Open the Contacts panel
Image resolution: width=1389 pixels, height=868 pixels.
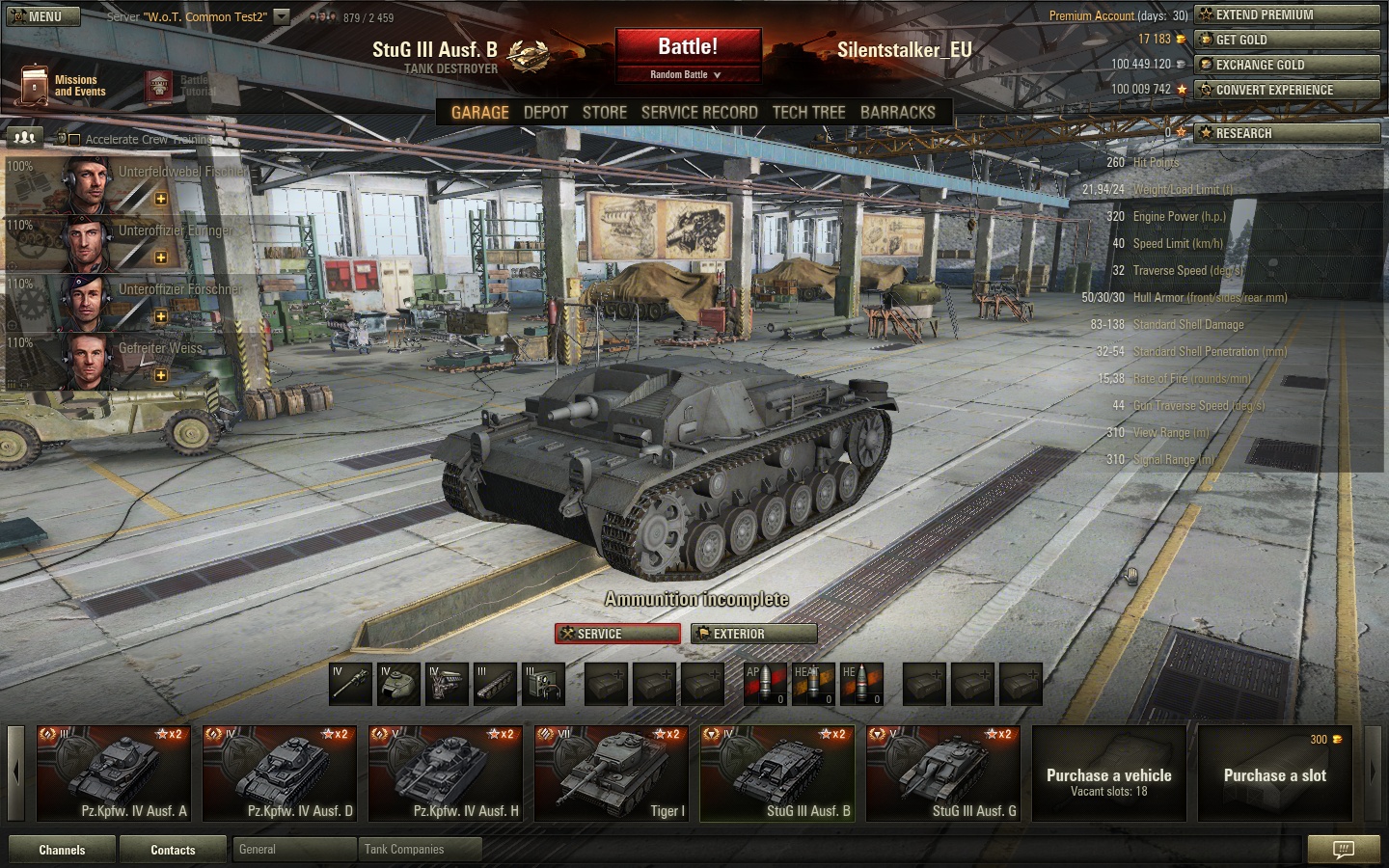coord(173,850)
